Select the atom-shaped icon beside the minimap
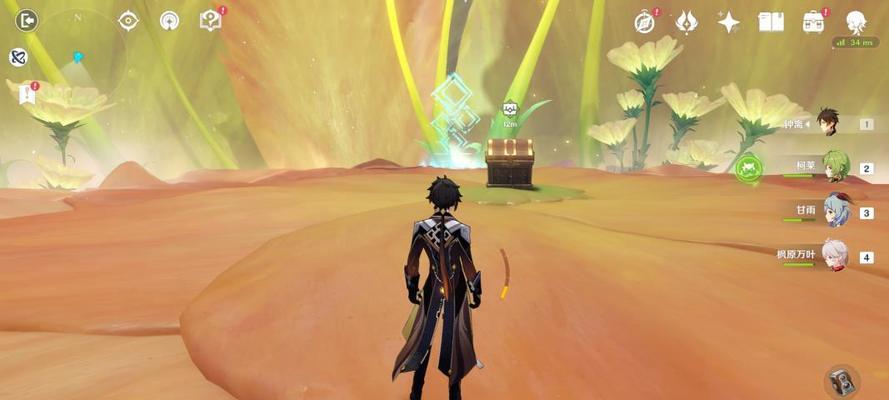889x400 pixels. 18,57
